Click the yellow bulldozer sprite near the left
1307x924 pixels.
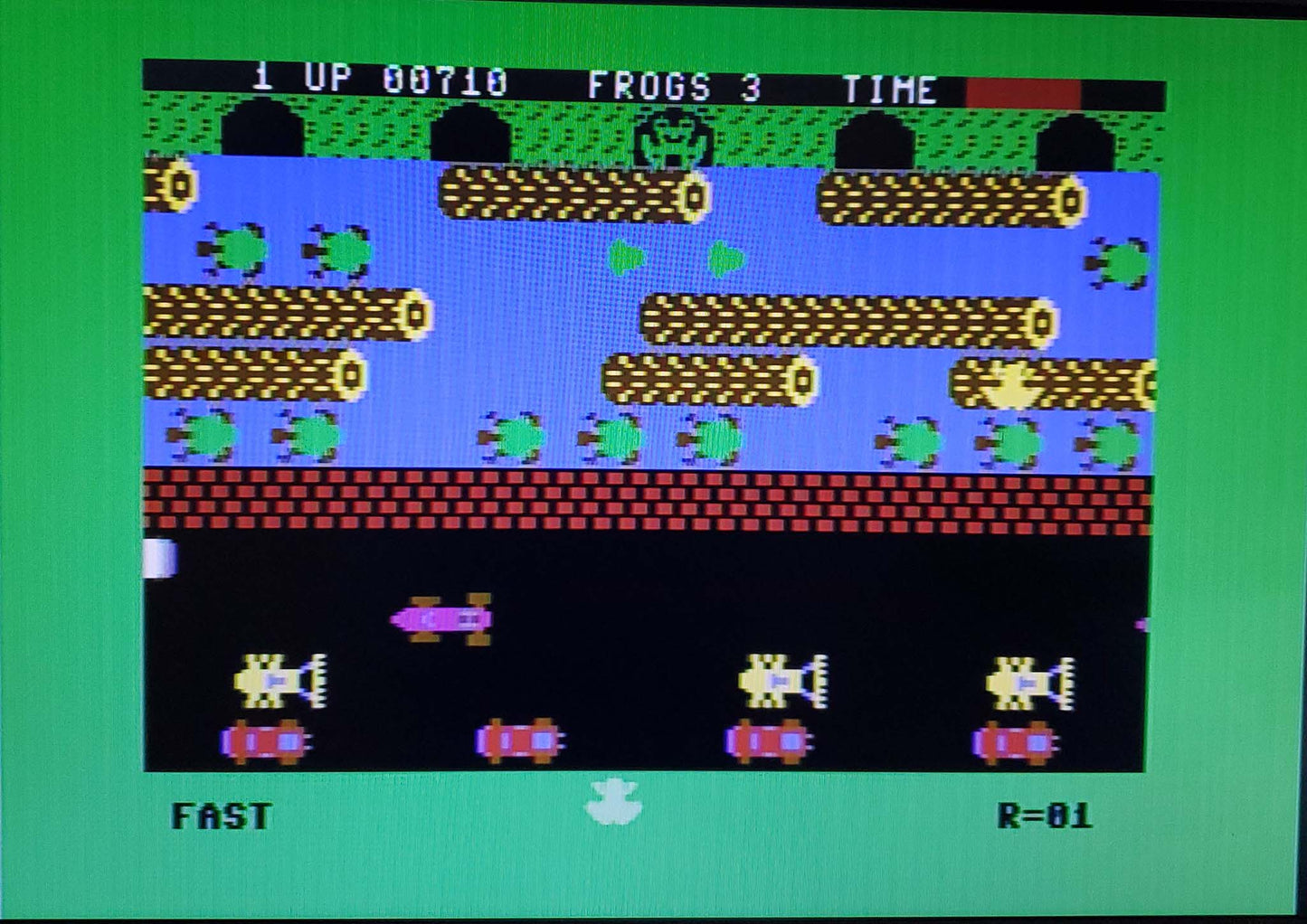tap(280, 678)
